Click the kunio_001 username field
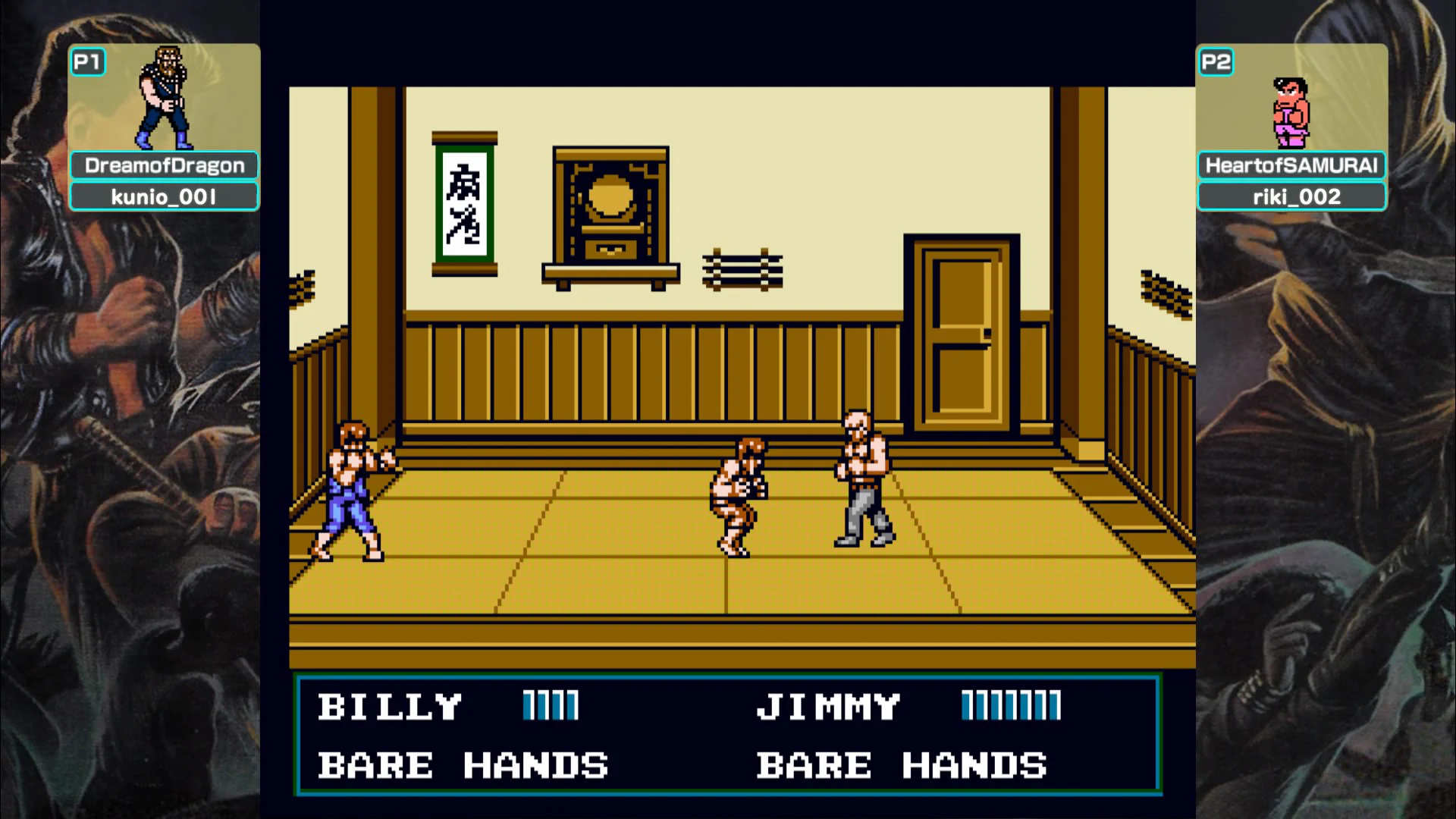The width and height of the screenshot is (1456, 819). [164, 196]
